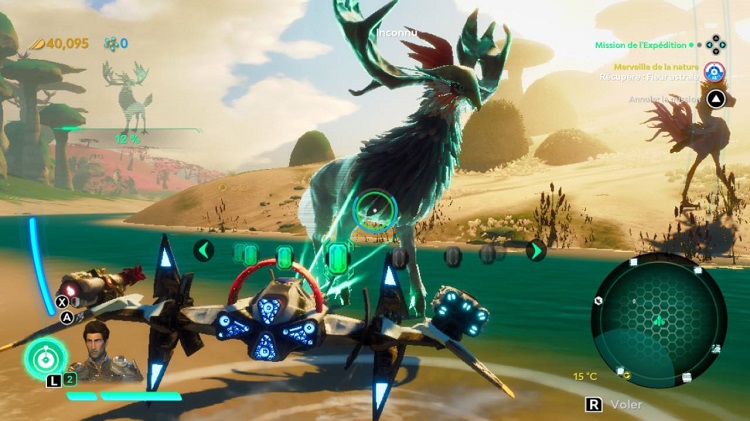750x421 pixels.
Task: Click the left arrow of the scan bar
Action: (x=203, y=250)
